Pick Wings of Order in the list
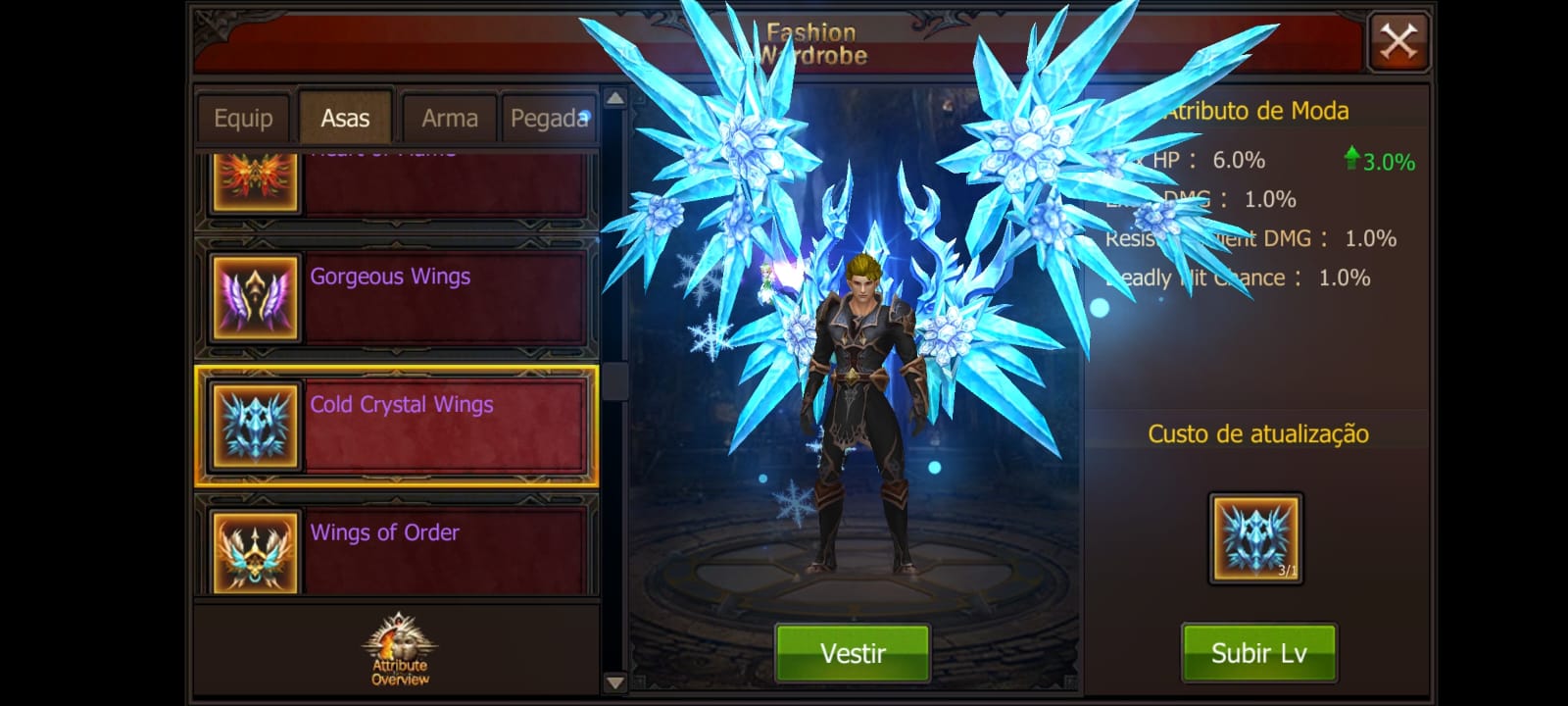1568x706 pixels. tap(397, 549)
